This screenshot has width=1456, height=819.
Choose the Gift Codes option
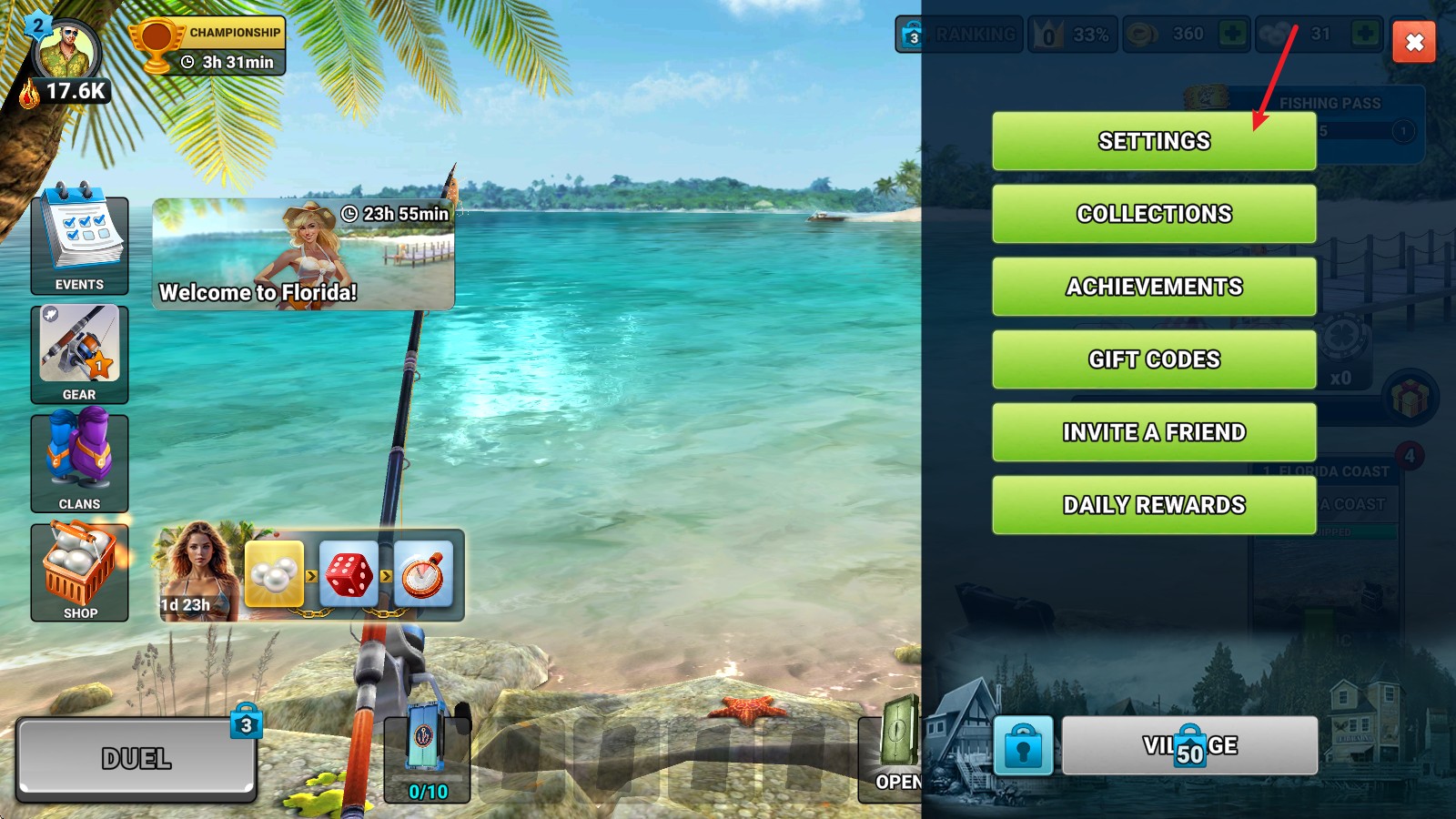[1154, 359]
